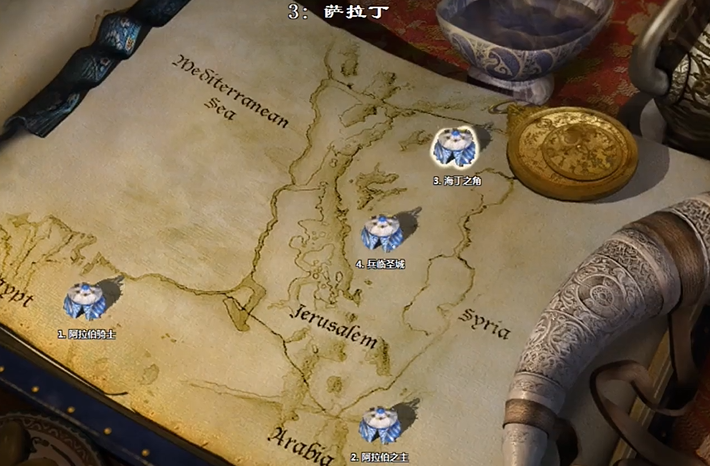Open scenario 4 兵临圣城 marker

tap(380, 234)
